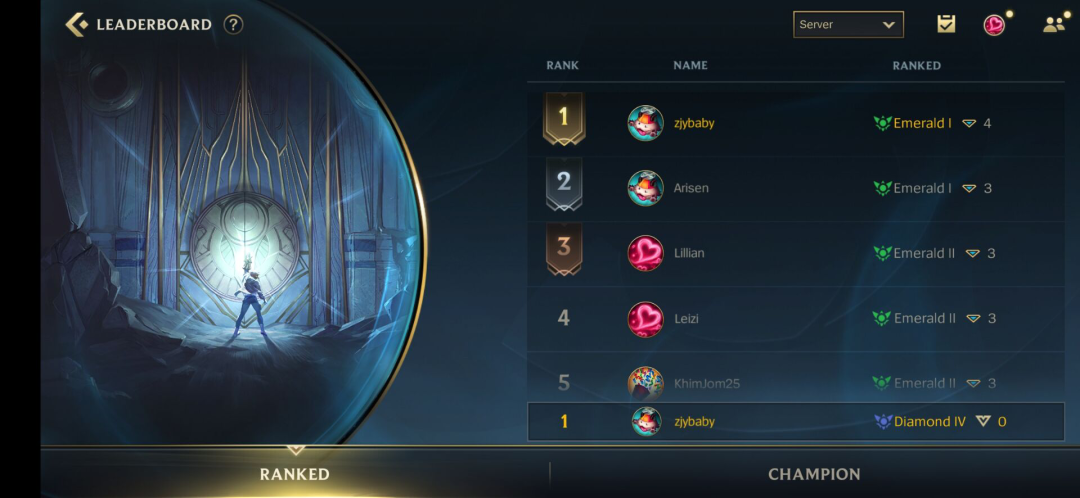This screenshot has width=1080, height=498.
Task: View your own Diamond IV ranking row
Action: coord(795,422)
